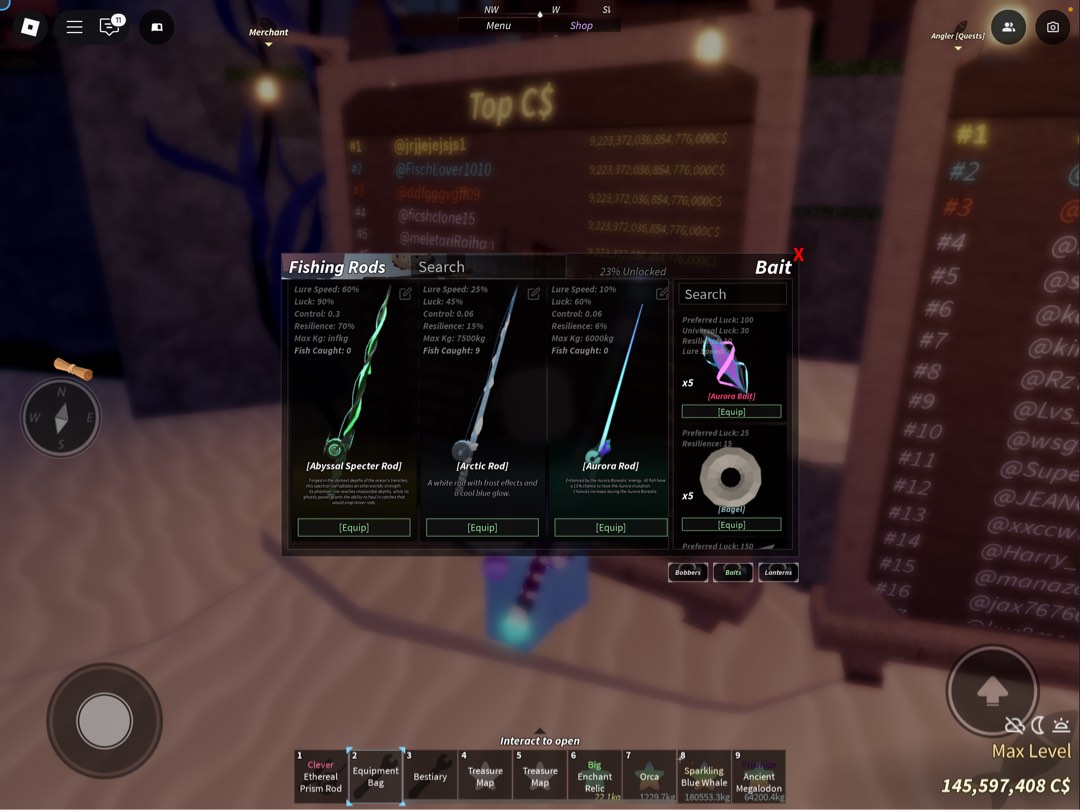Select the Enchant Relic hotbar slot
This screenshot has width=1080, height=810.
pos(594,776)
